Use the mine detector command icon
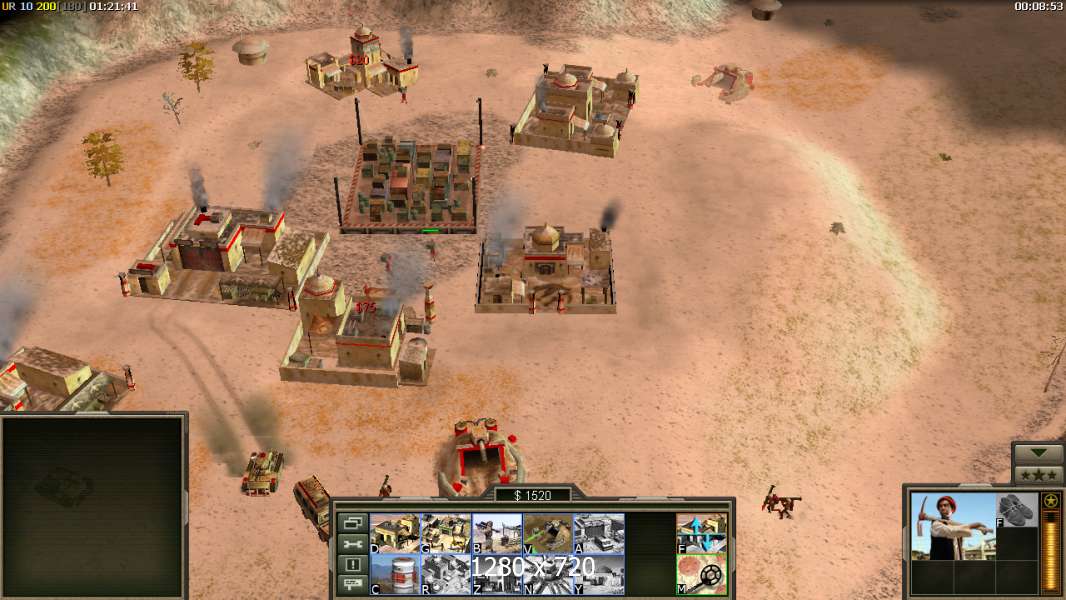This screenshot has height=600, width=1066. pyautogui.click(x=701, y=574)
